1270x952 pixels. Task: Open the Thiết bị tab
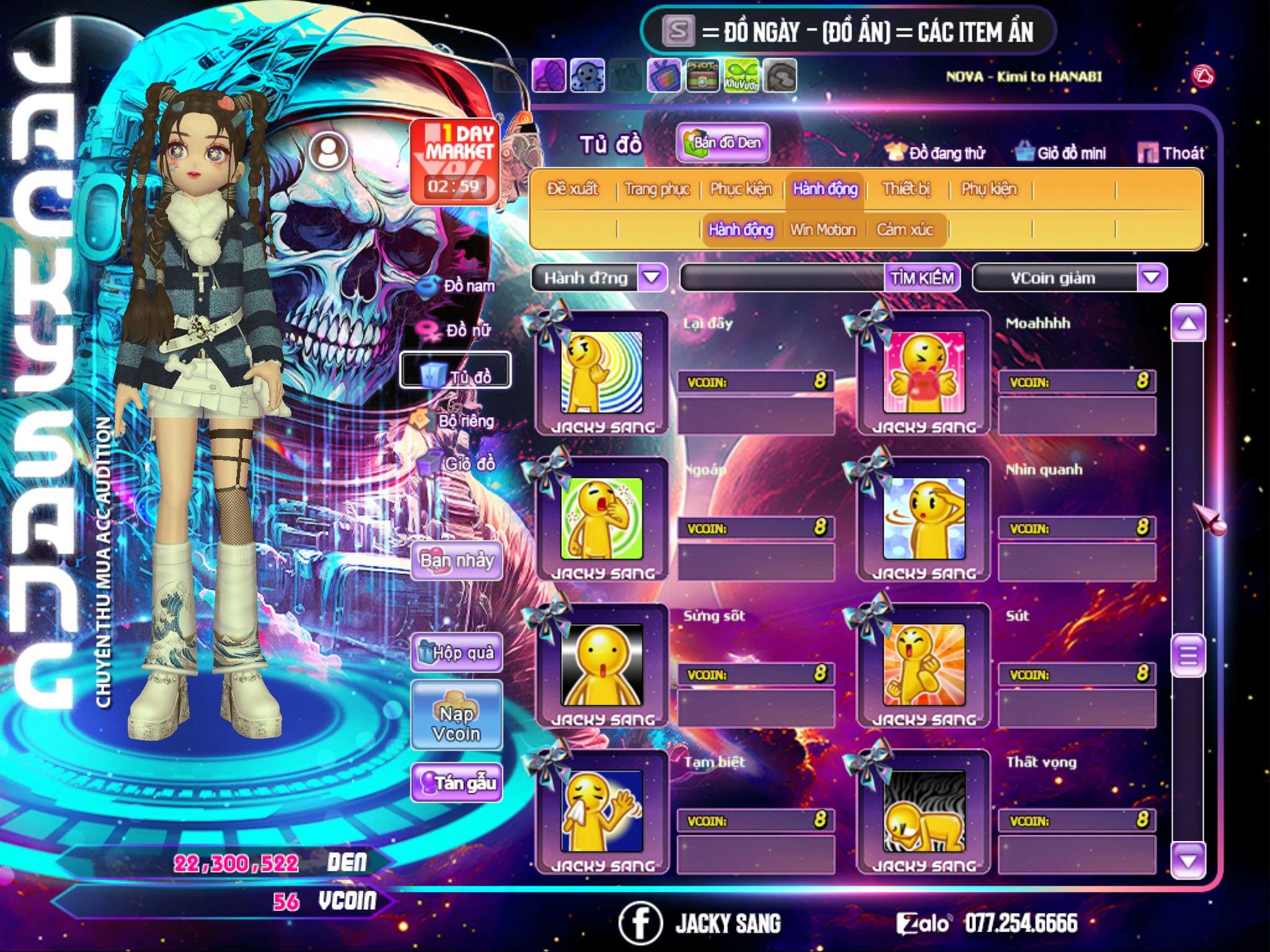point(906,189)
